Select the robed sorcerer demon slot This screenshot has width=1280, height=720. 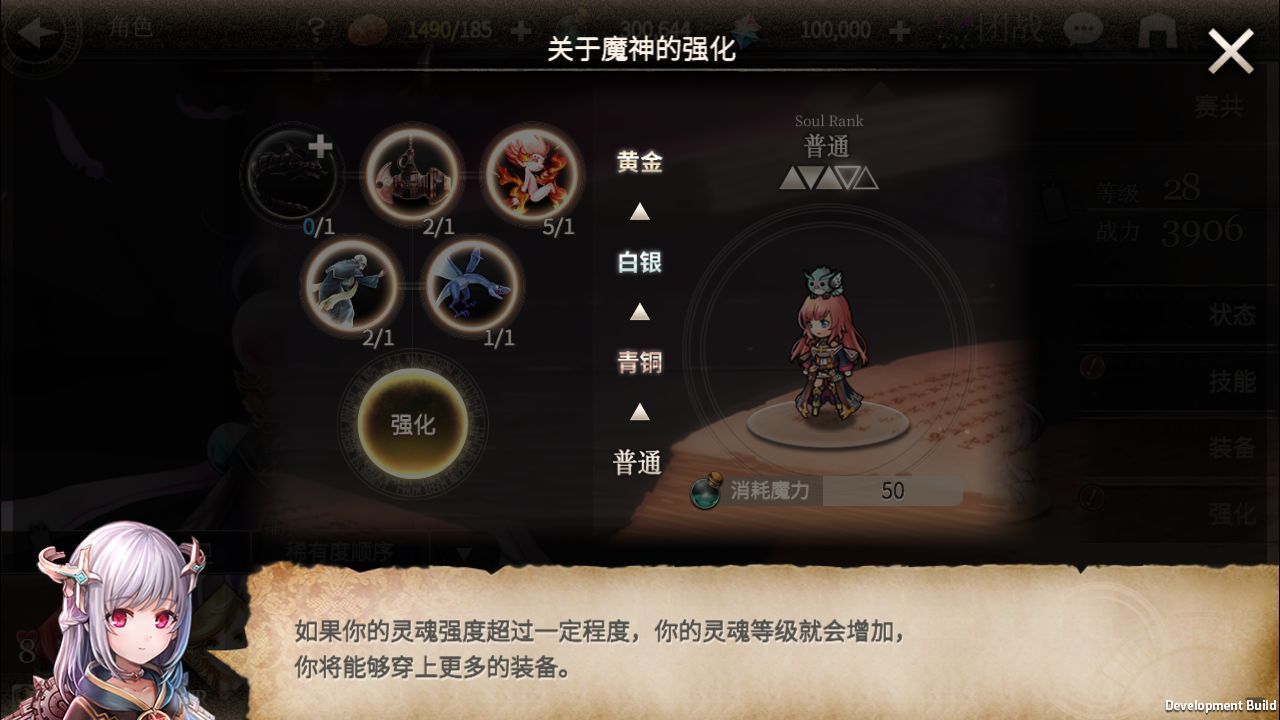pos(354,286)
